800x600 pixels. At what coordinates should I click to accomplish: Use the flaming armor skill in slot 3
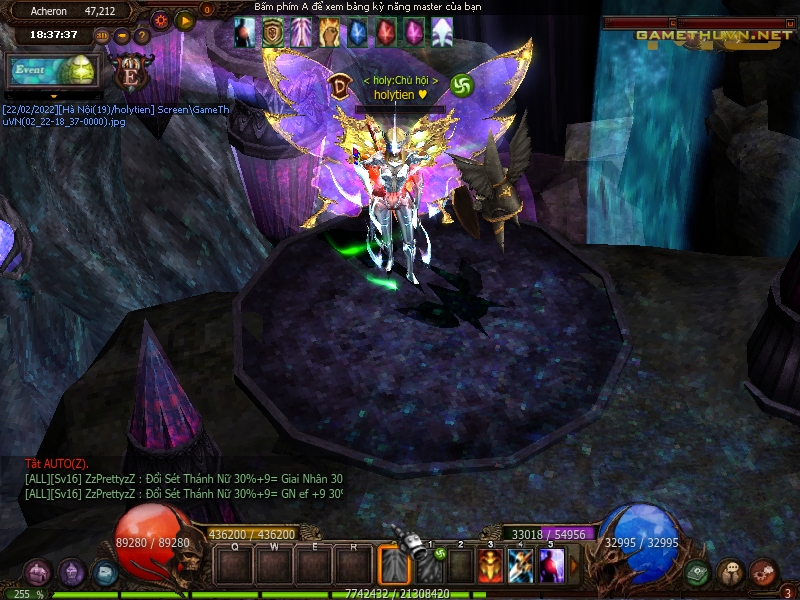[x=490, y=566]
